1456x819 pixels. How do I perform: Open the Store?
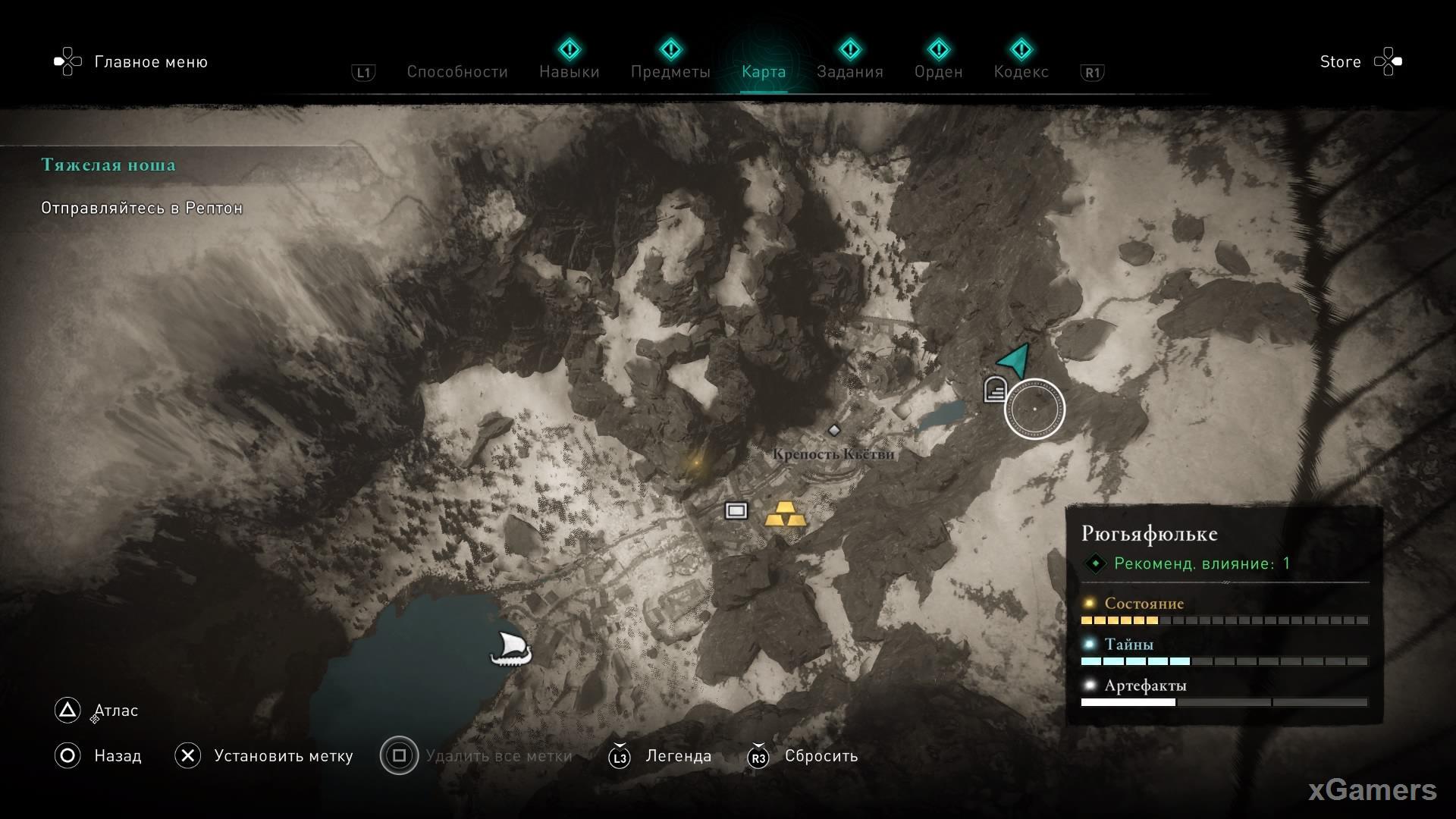point(1340,62)
